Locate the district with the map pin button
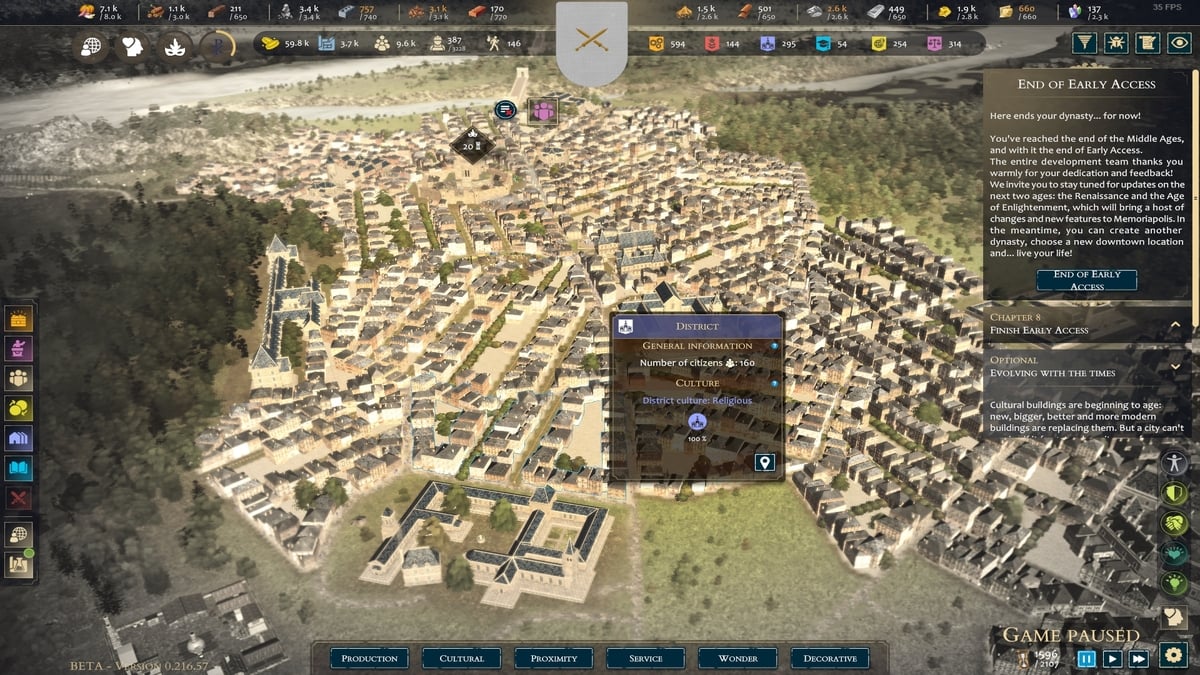This screenshot has width=1200, height=675. tap(765, 462)
